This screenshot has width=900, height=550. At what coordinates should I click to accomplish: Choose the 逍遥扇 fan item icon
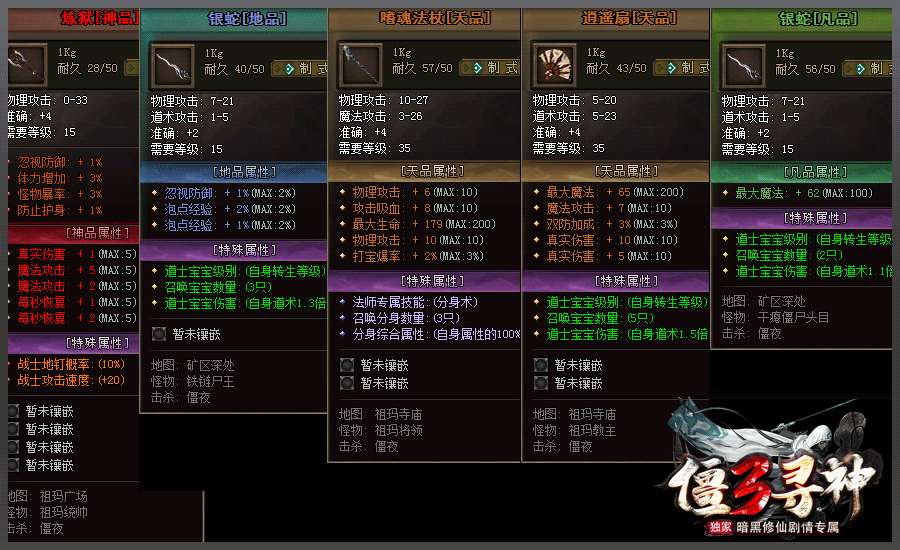click(553, 67)
